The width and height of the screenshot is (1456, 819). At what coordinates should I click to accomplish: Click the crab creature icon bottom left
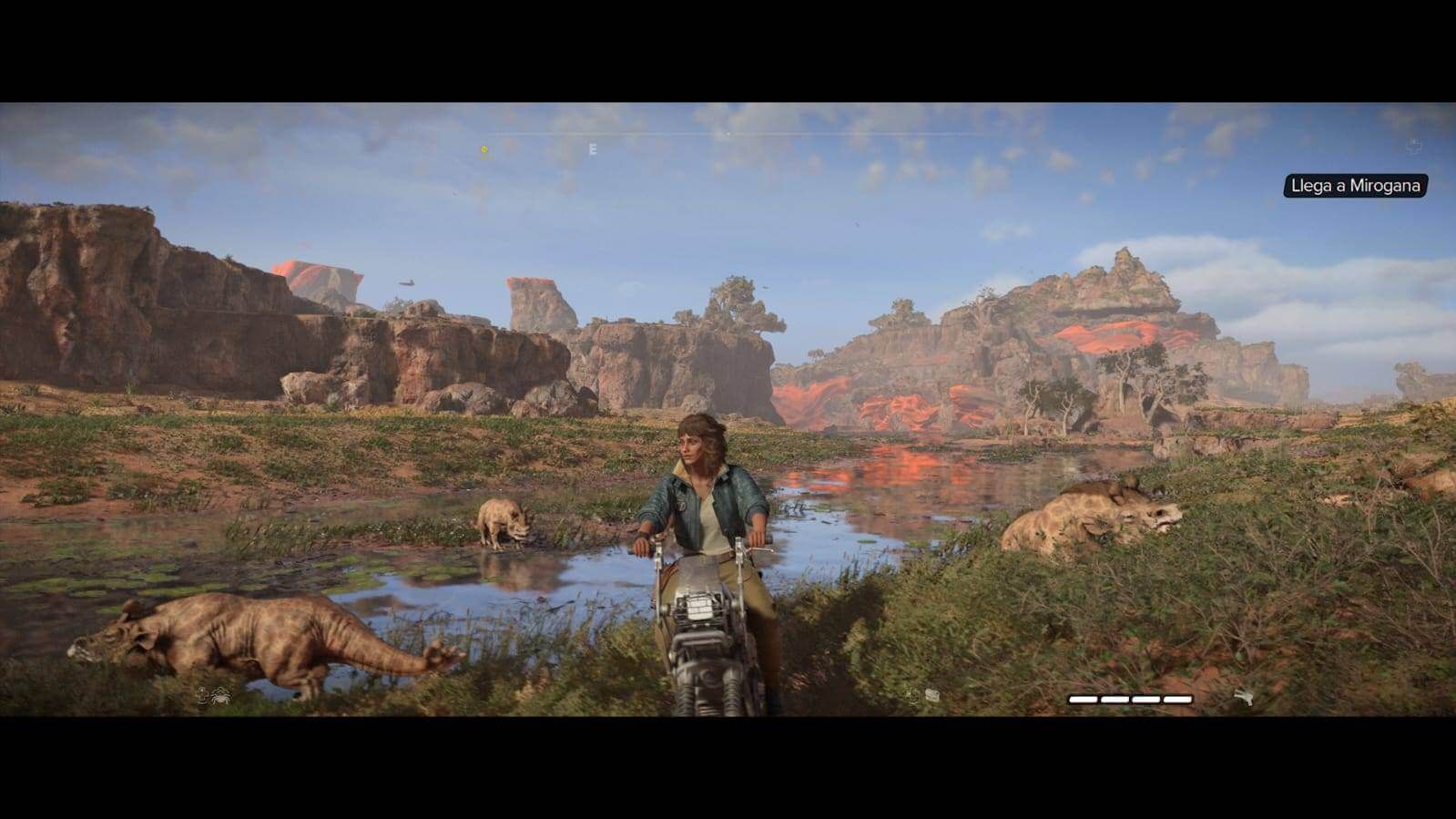pos(219,697)
